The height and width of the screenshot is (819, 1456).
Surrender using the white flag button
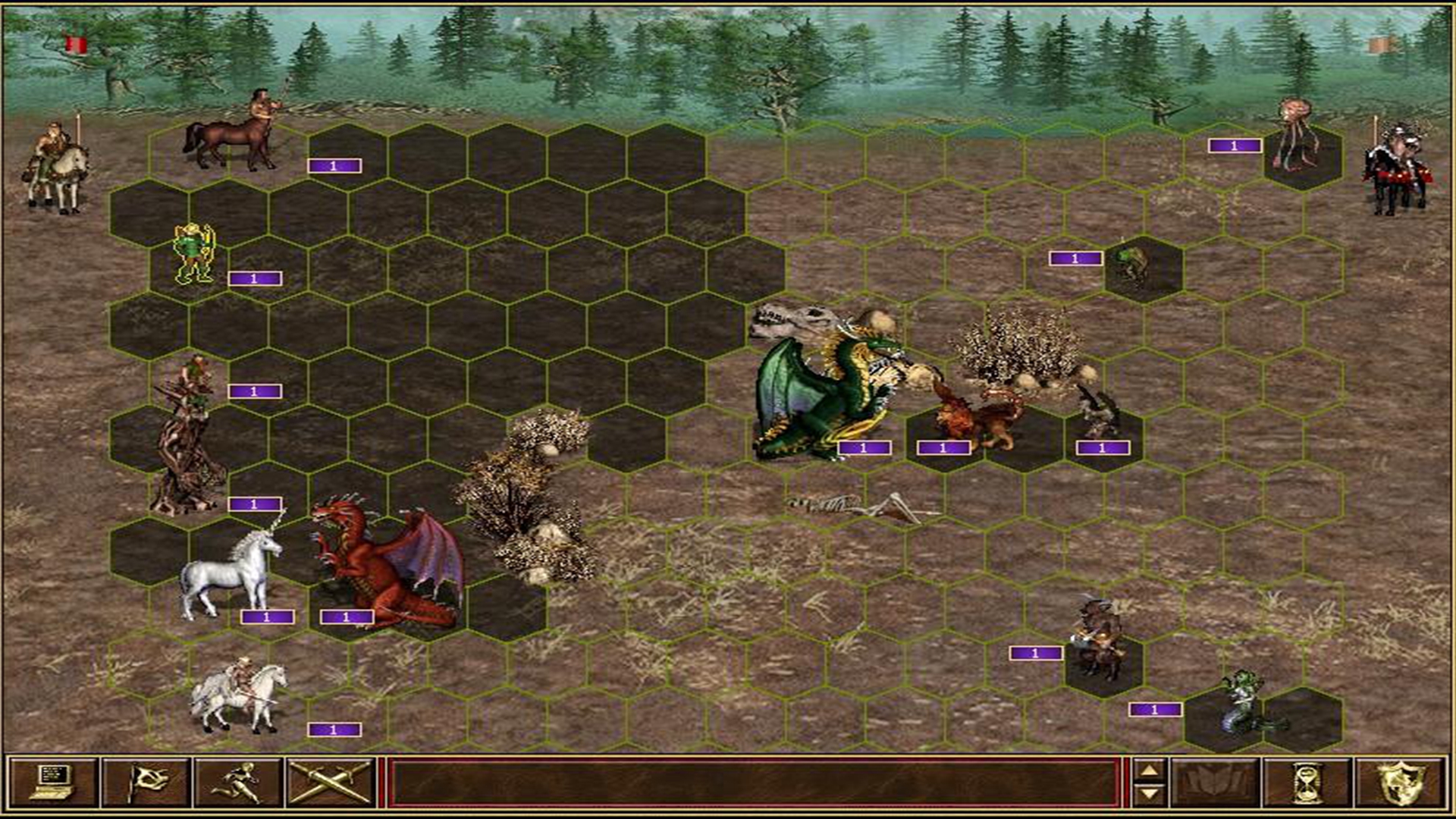click(146, 781)
